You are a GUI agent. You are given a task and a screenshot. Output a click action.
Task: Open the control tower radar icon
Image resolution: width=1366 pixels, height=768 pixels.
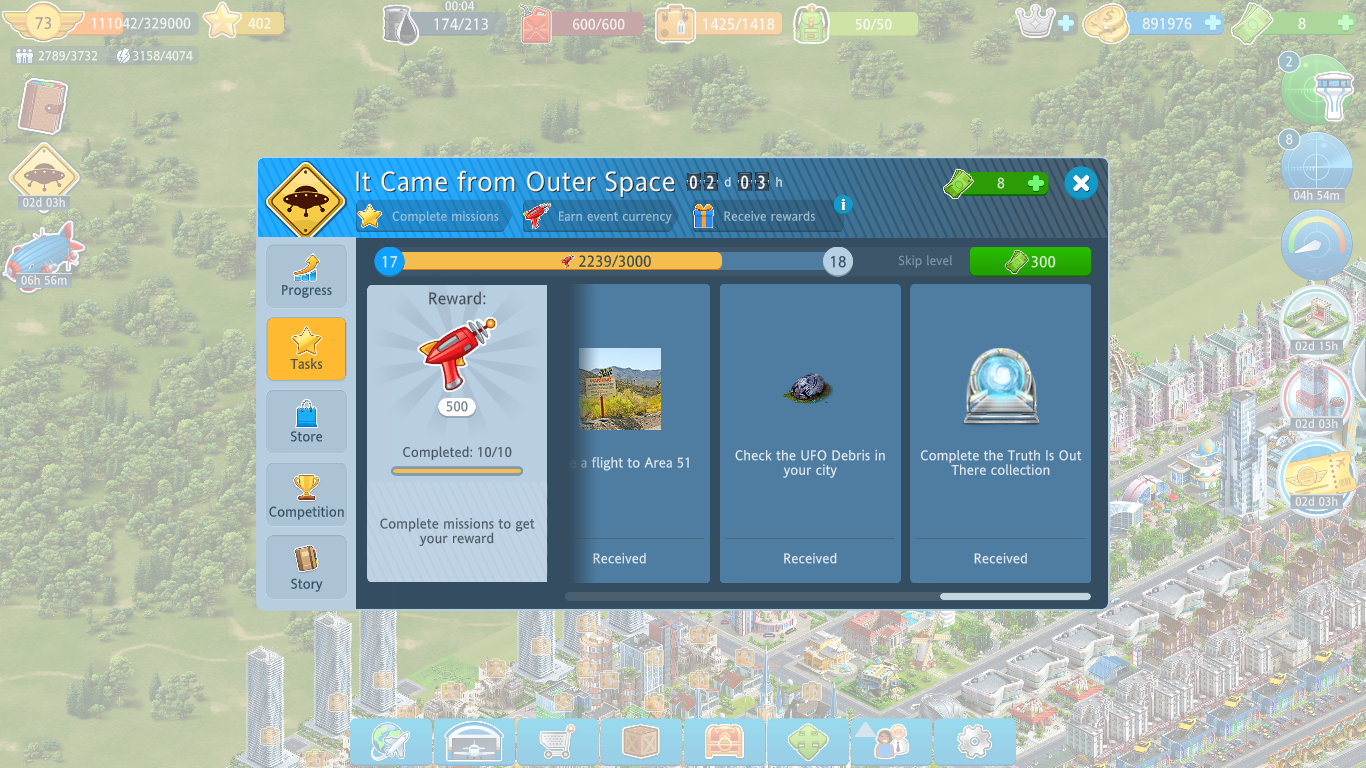(x=1317, y=90)
